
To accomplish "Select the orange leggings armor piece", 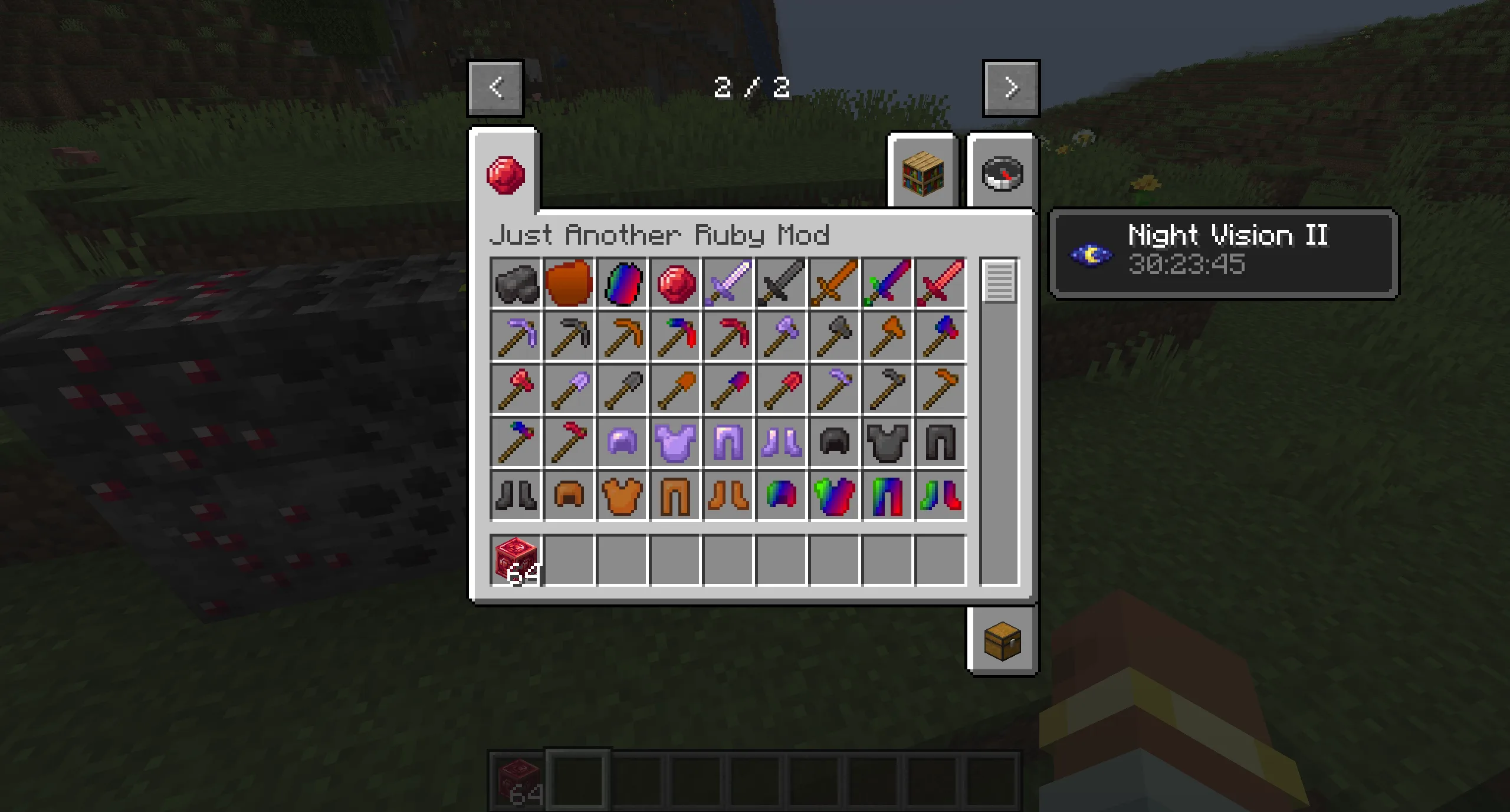I will [x=674, y=495].
